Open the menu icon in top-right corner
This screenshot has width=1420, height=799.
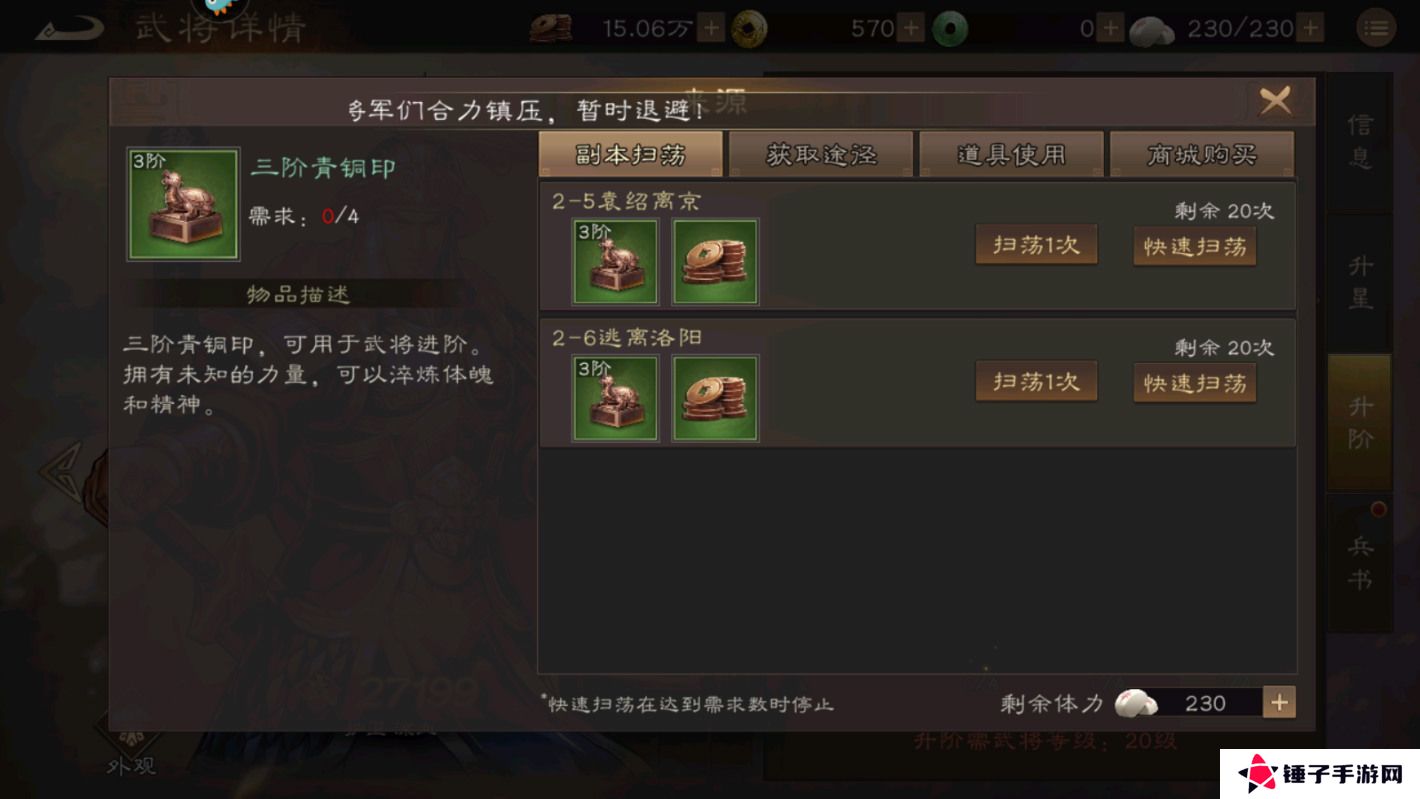[x=1376, y=27]
